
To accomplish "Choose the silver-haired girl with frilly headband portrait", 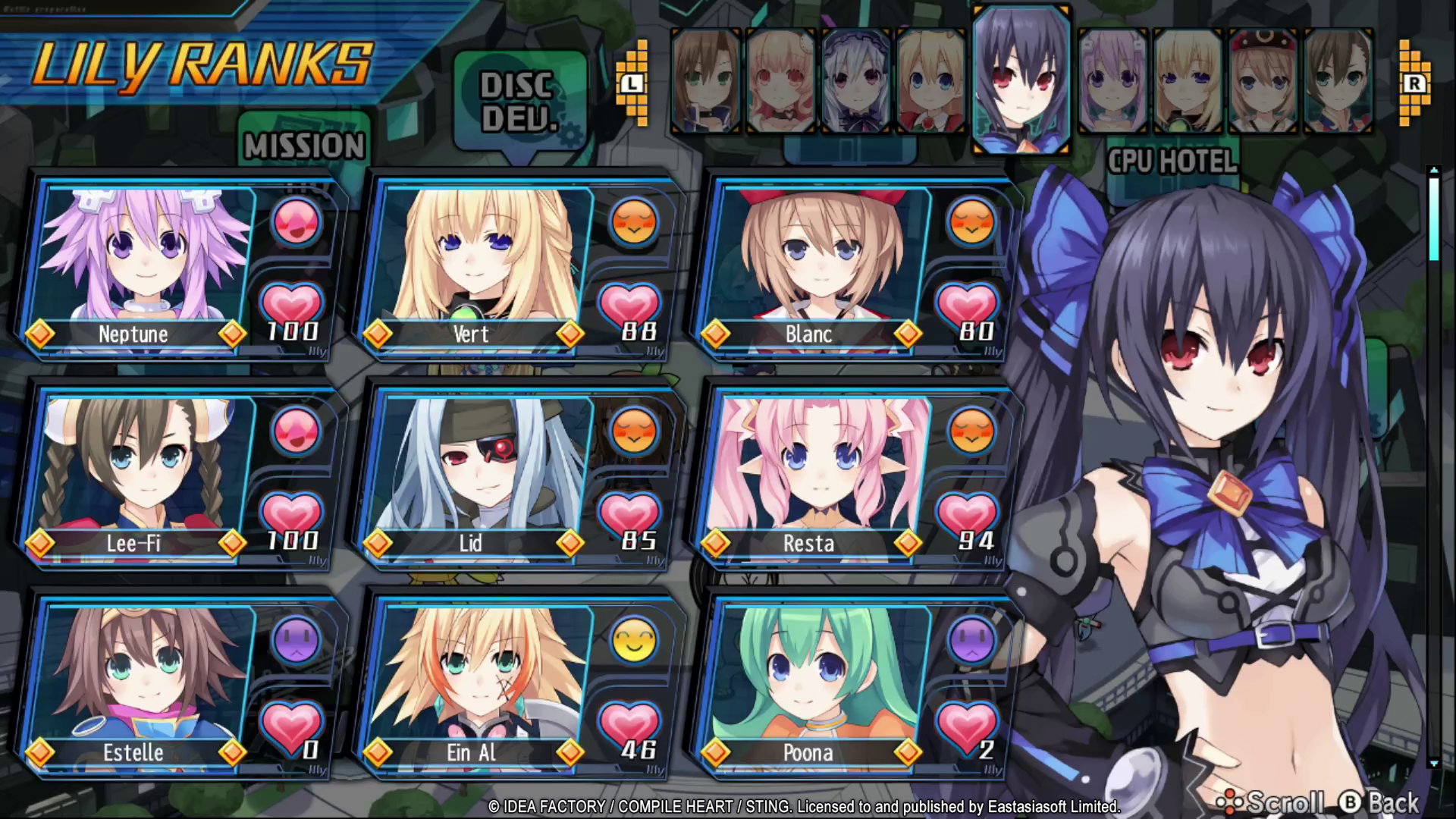I will tap(856, 82).
